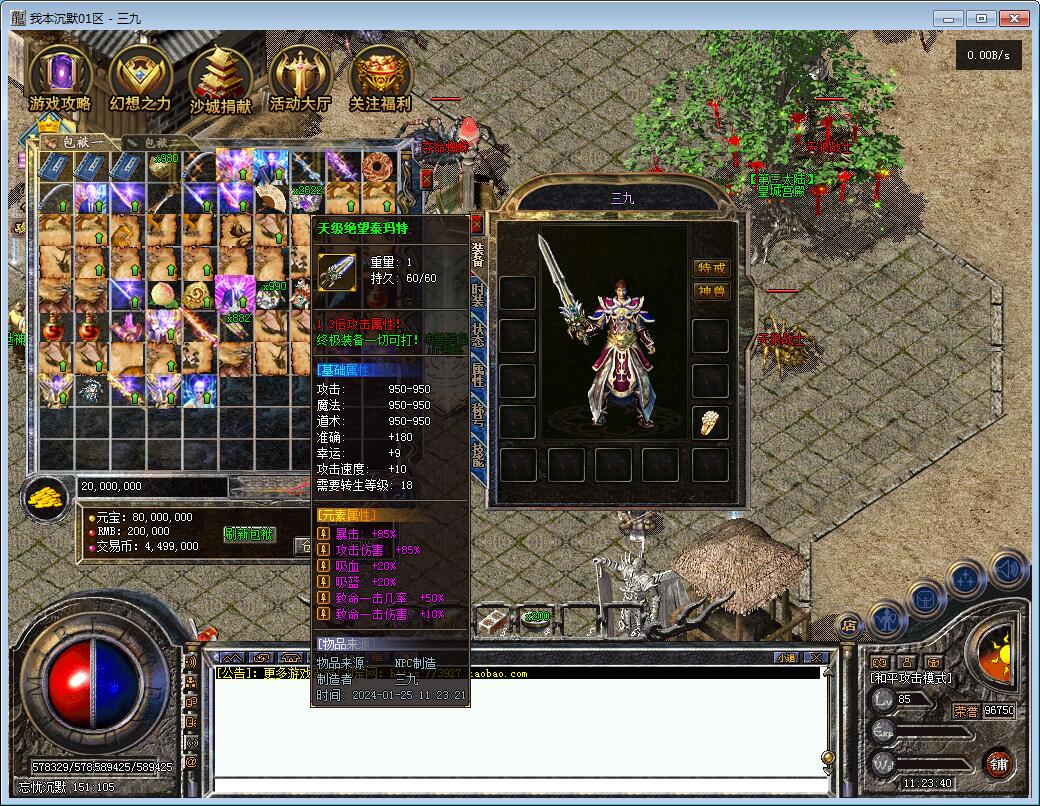The width and height of the screenshot is (1040, 806).
Task: Switch to the 时装 costume tab
Action: (x=478, y=295)
